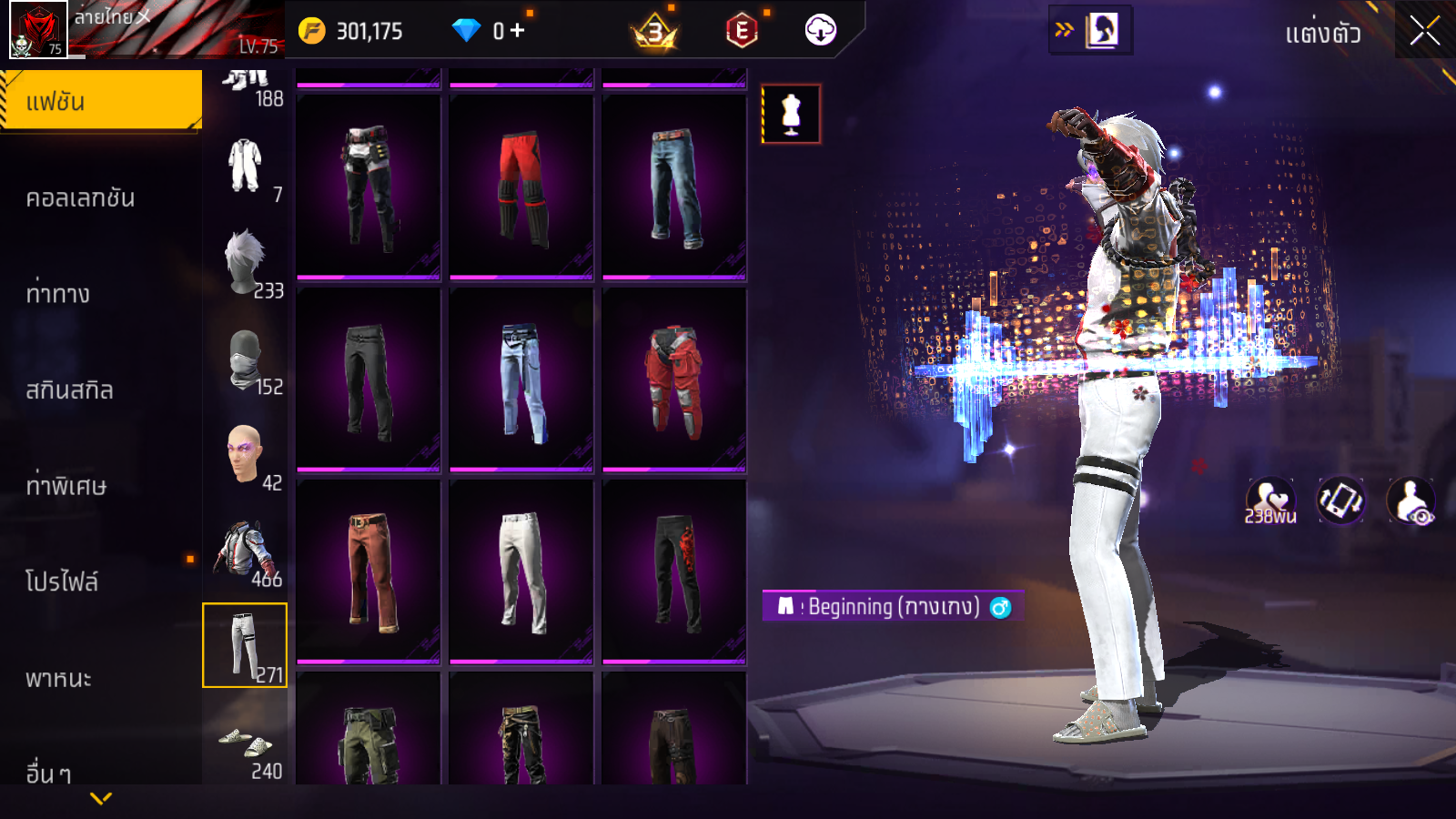Image resolution: width=1456 pixels, height=819 pixels.
Task: Go to the สกินสกิล tab
Action: coord(70,390)
